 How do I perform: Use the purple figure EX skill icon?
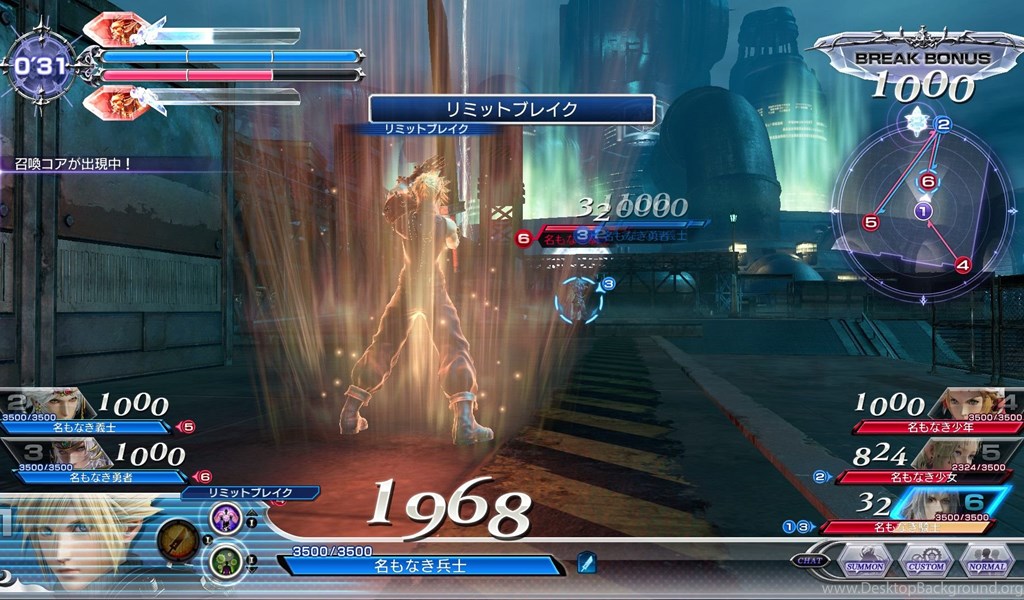225,518
